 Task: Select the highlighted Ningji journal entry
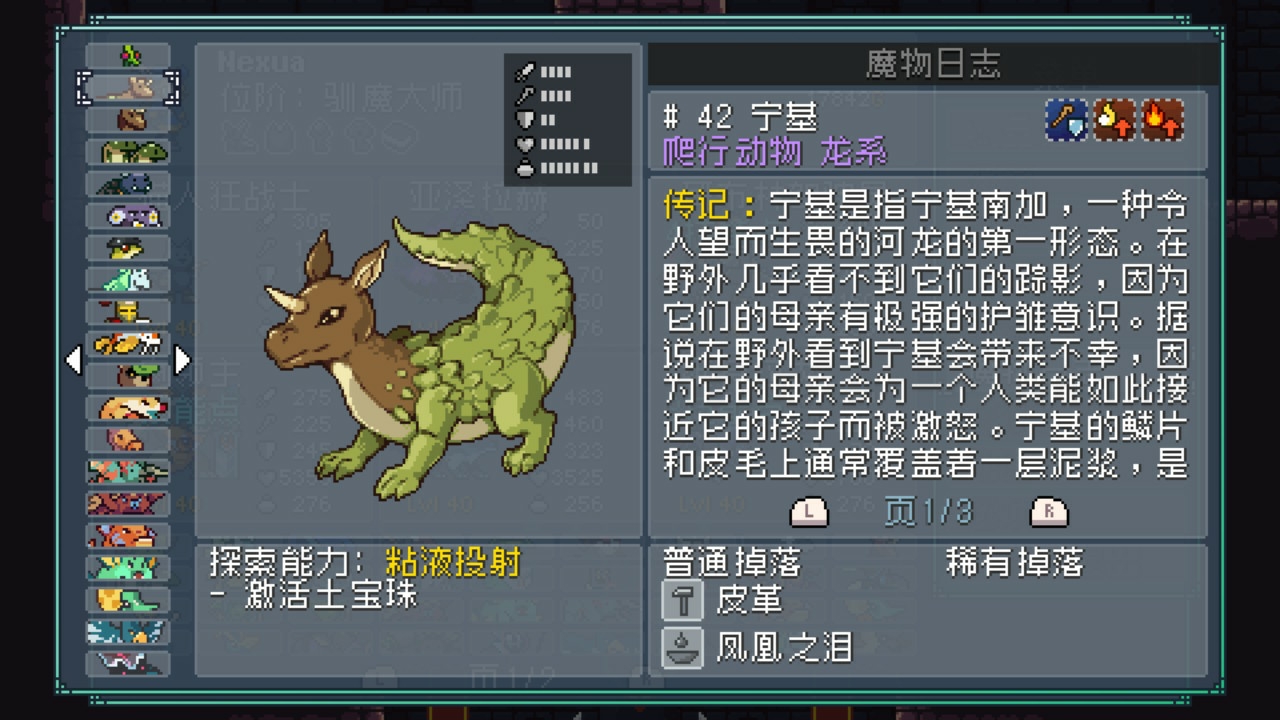pyautogui.click(x=128, y=88)
